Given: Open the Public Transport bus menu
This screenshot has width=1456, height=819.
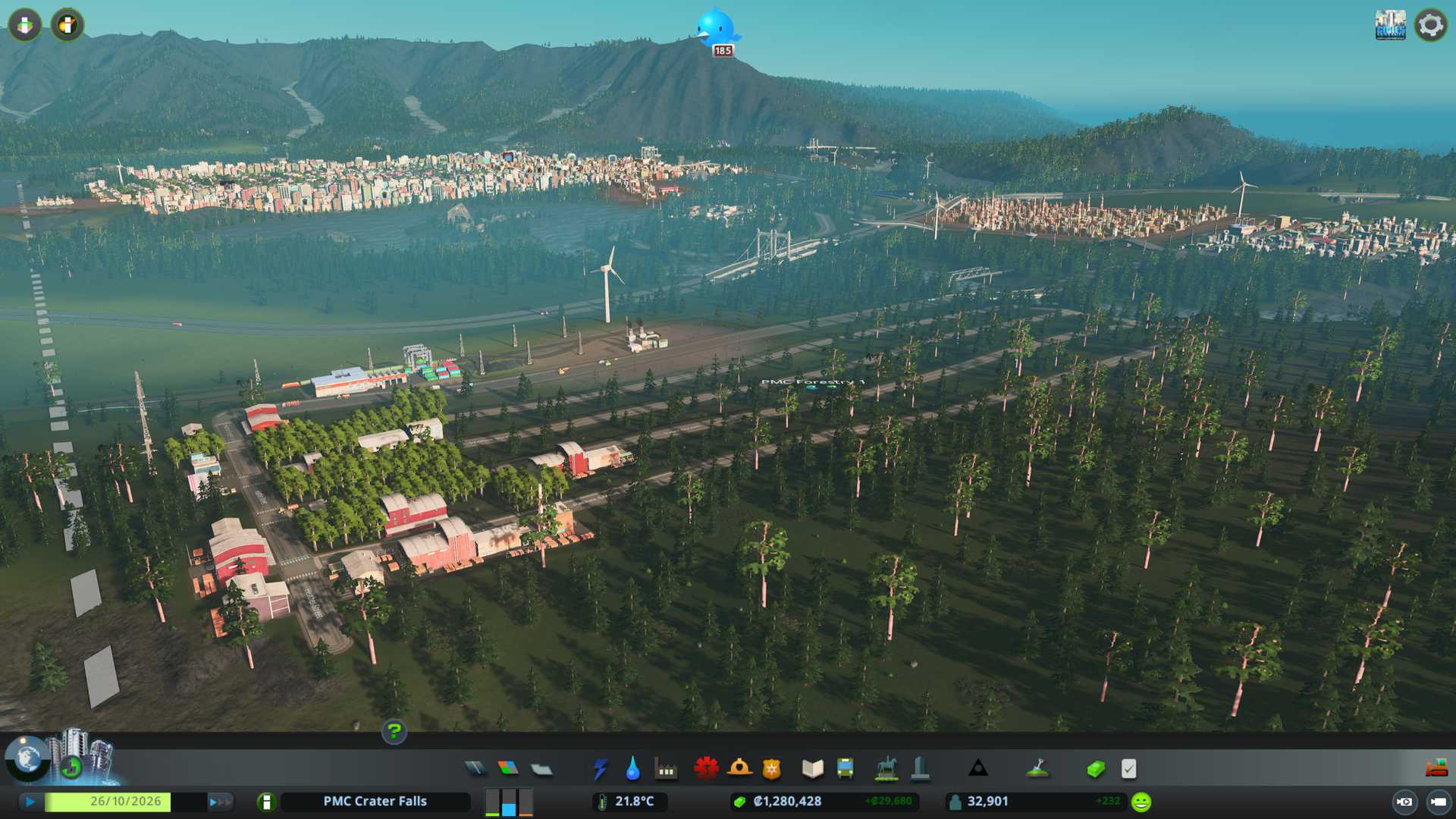Looking at the screenshot, I should [x=846, y=769].
